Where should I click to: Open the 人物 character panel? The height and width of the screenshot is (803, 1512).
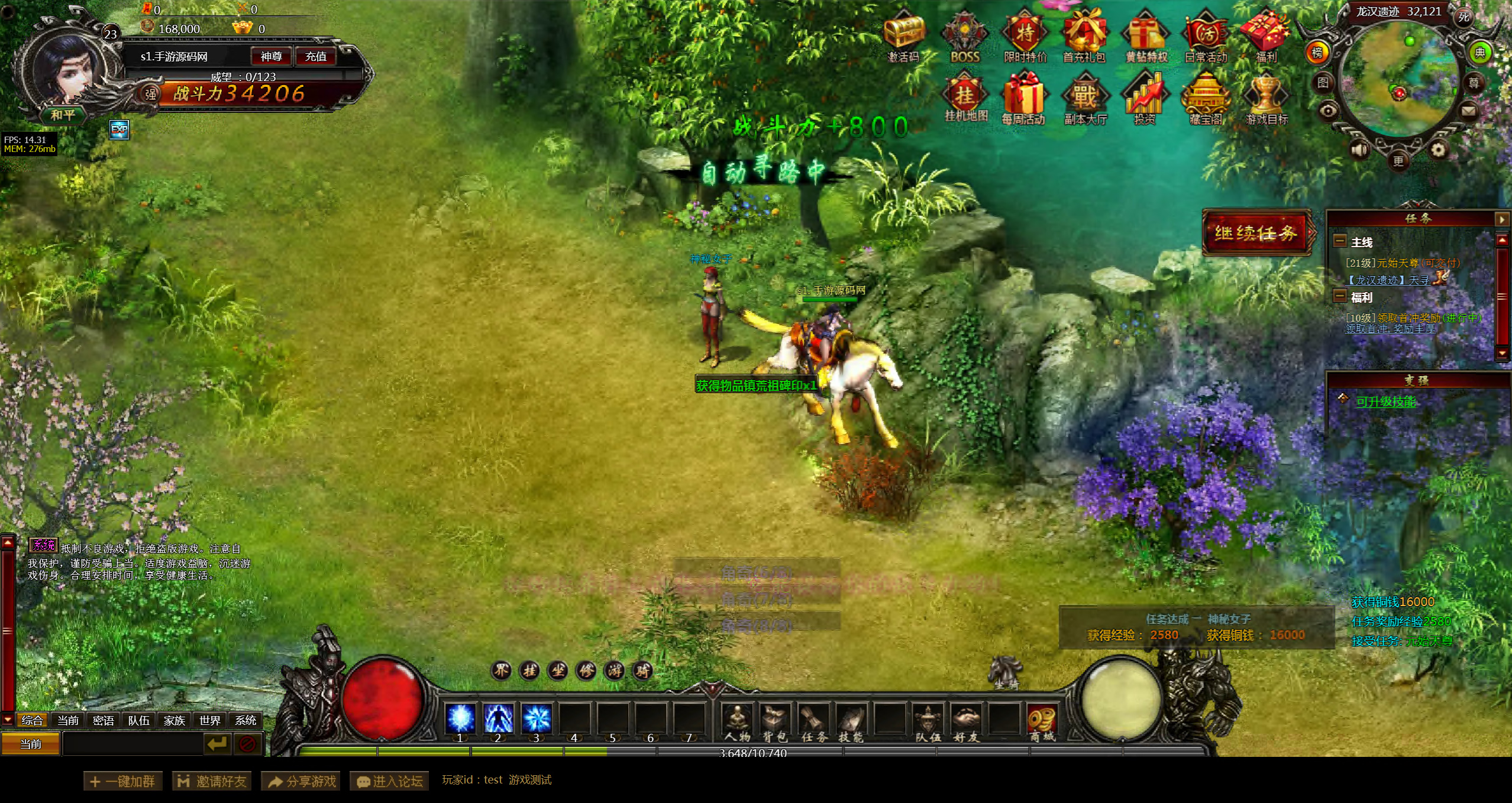pyautogui.click(x=737, y=723)
